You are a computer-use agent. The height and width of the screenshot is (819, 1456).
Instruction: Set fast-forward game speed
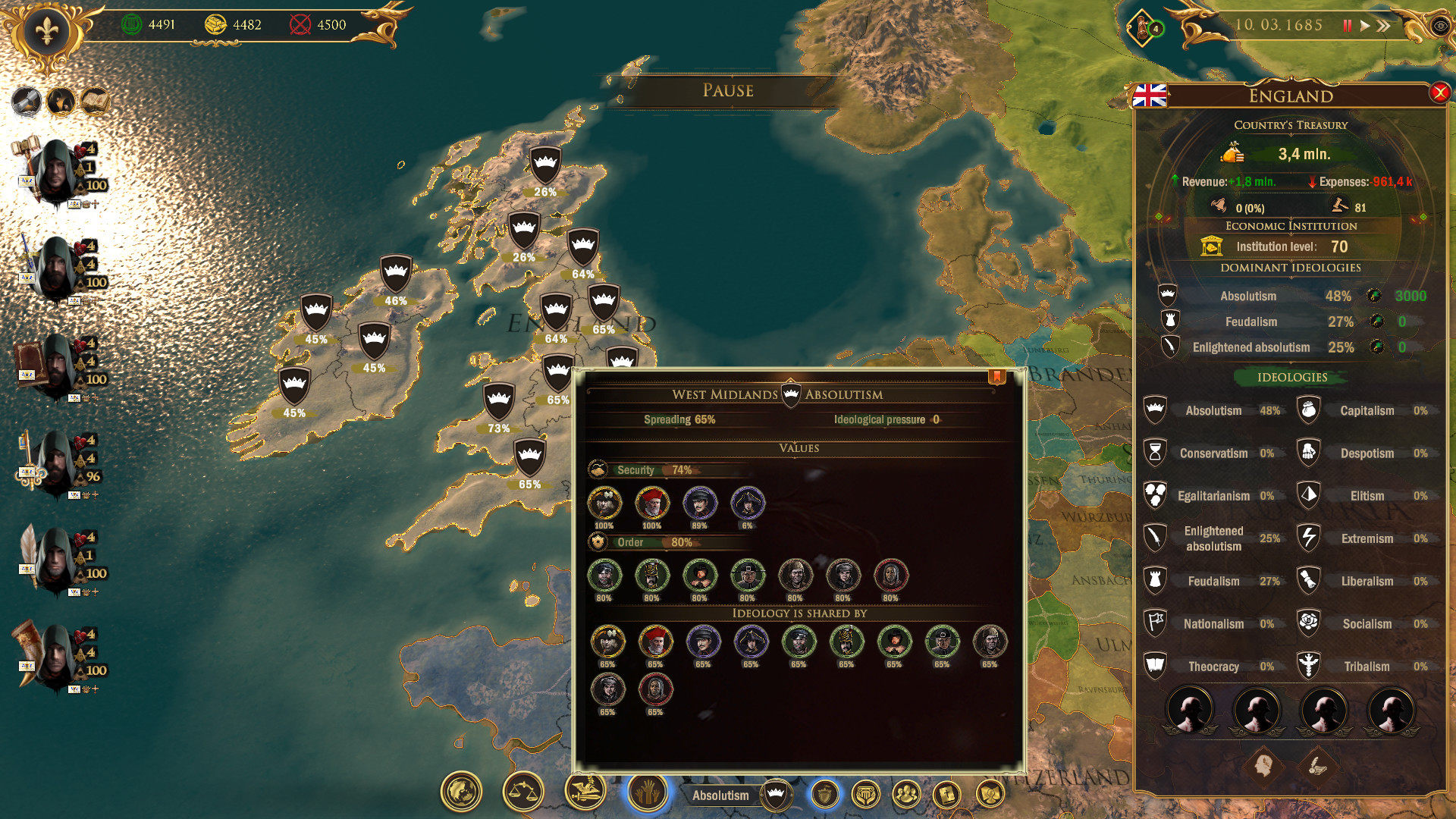pos(1384,26)
